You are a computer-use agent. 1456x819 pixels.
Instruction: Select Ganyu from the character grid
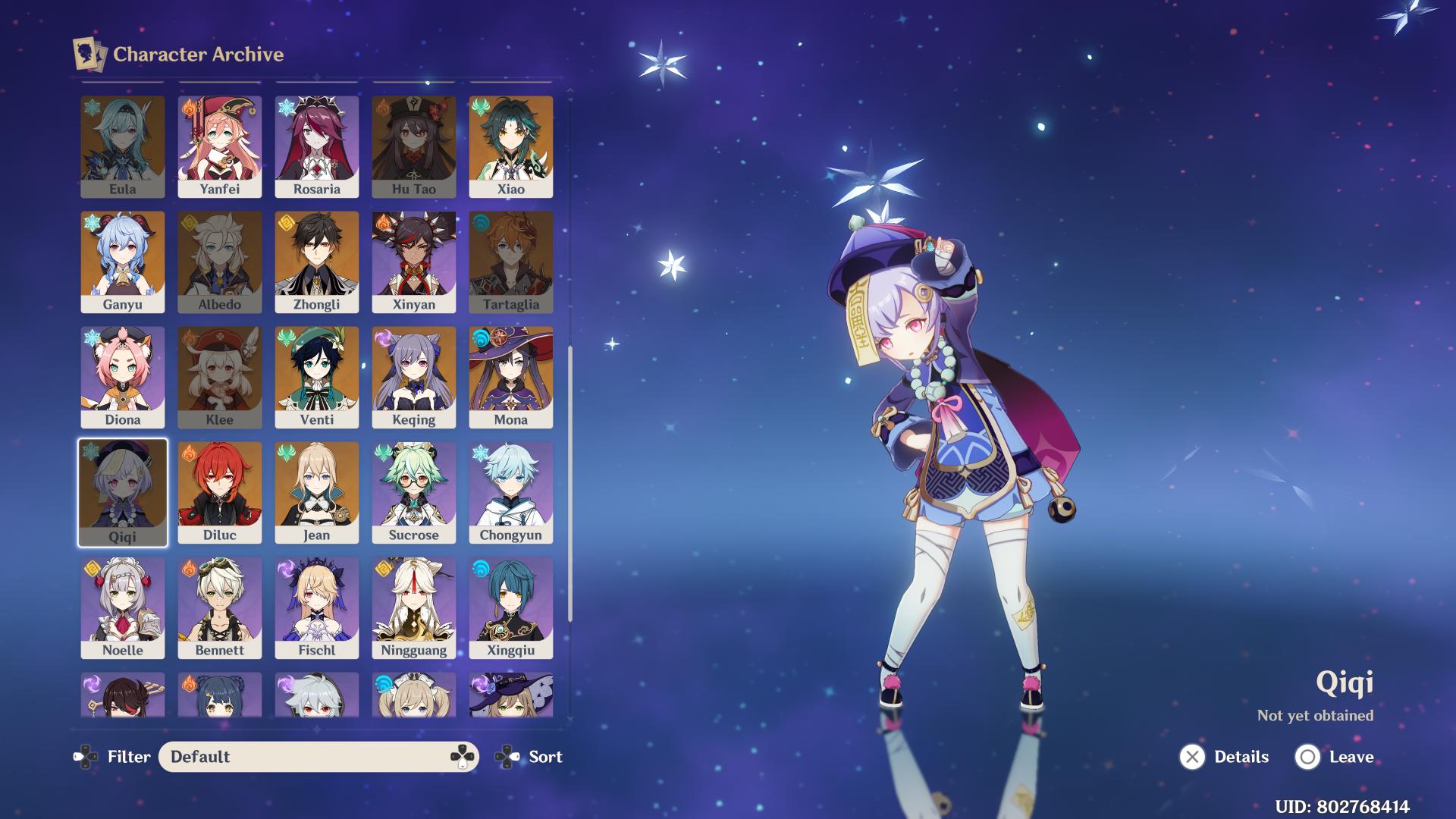click(122, 258)
